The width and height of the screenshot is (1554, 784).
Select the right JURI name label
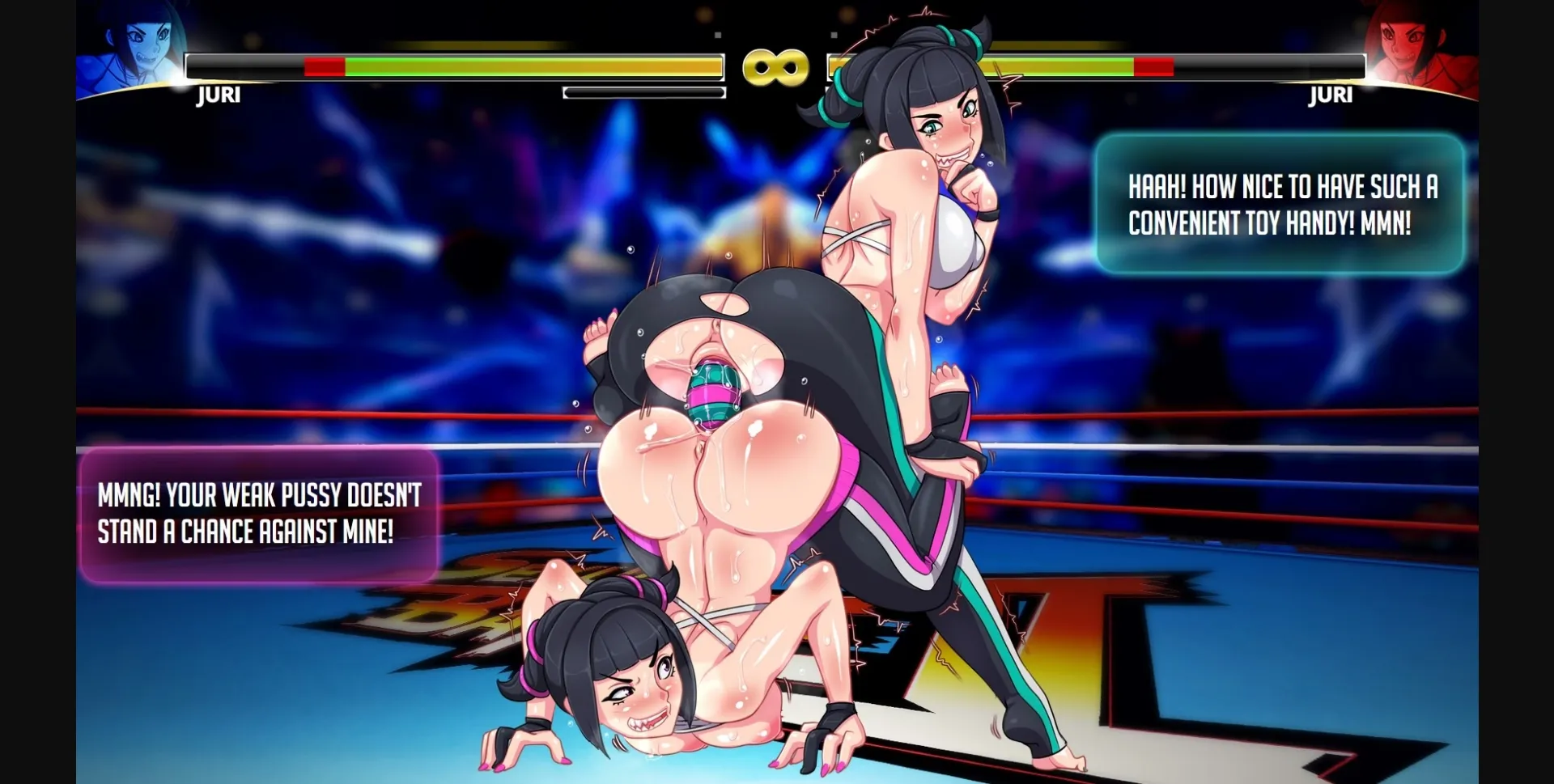[1331, 95]
